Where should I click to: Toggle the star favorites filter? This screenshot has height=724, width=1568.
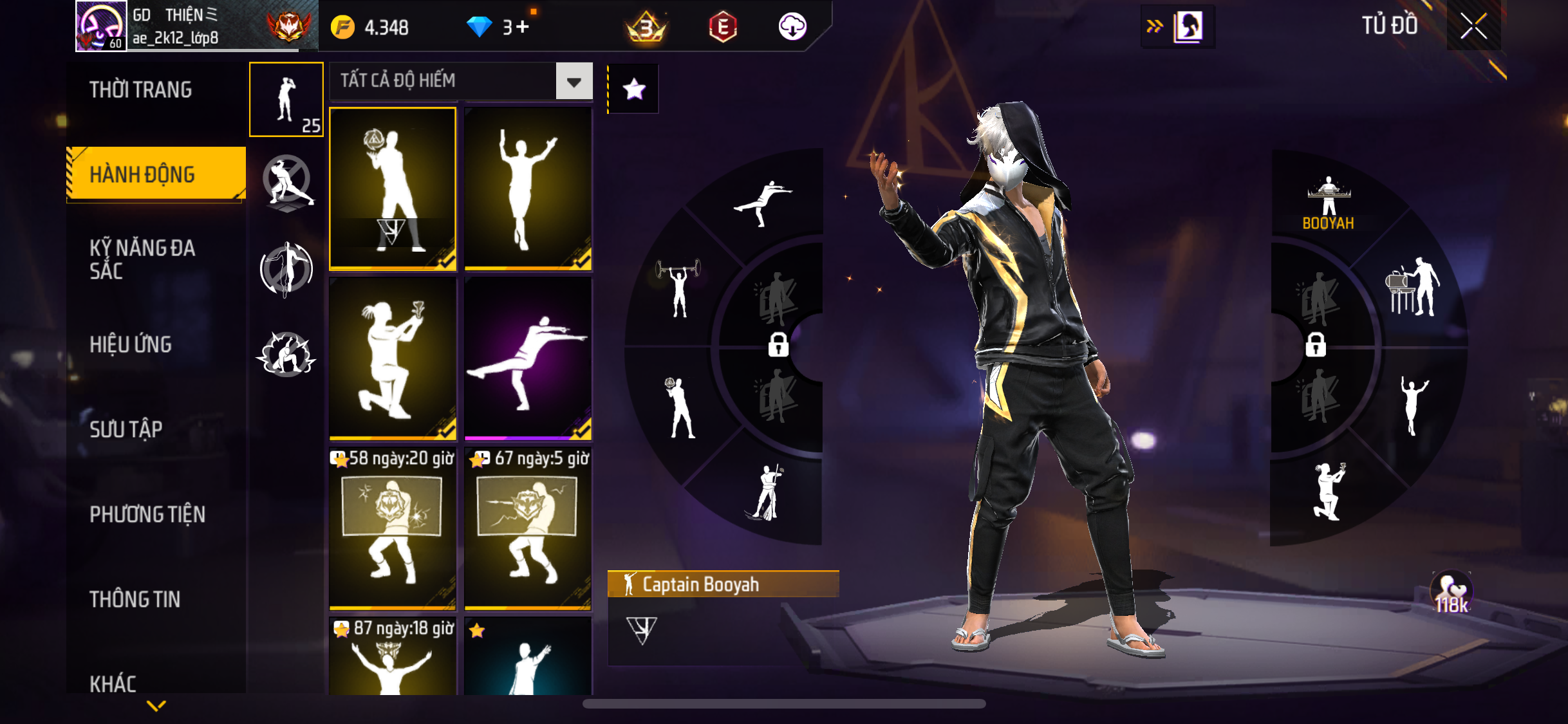[634, 89]
